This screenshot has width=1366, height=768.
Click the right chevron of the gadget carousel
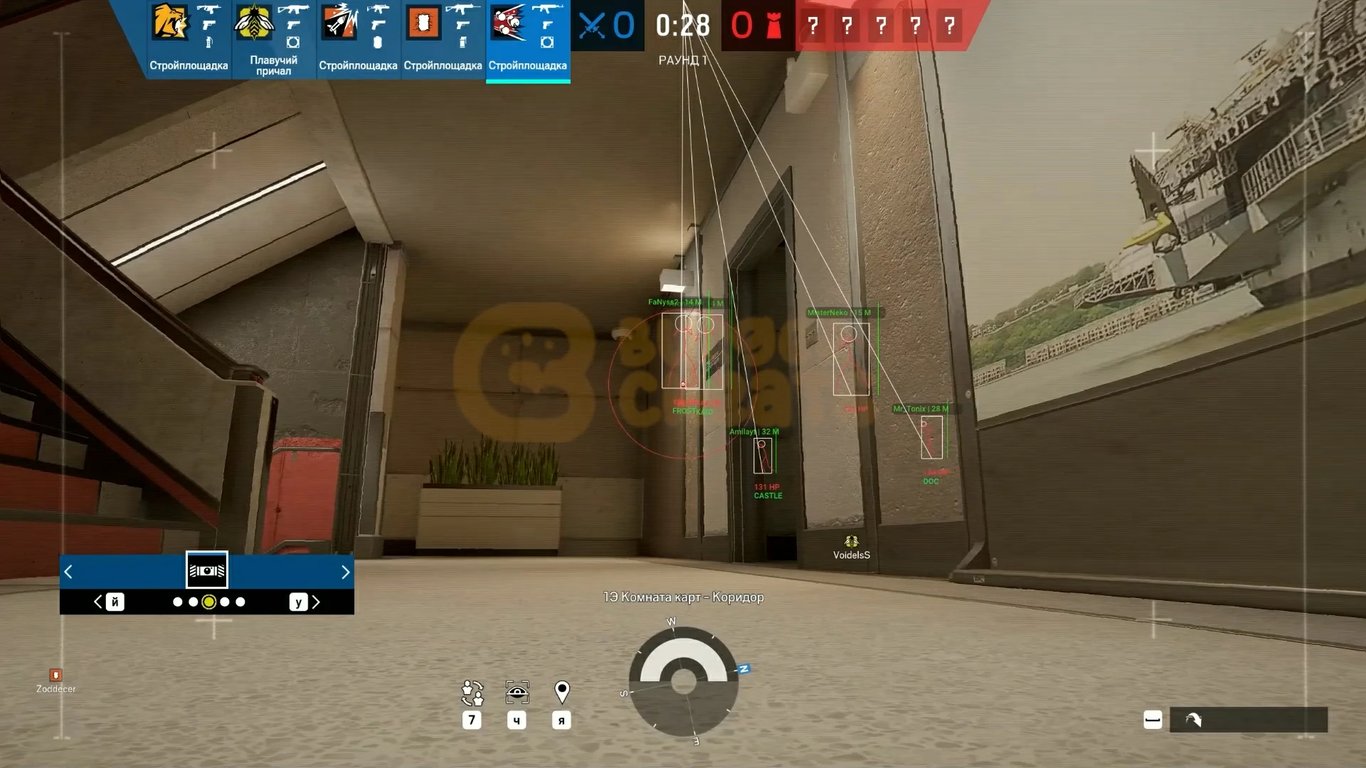pyautogui.click(x=345, y=571)
